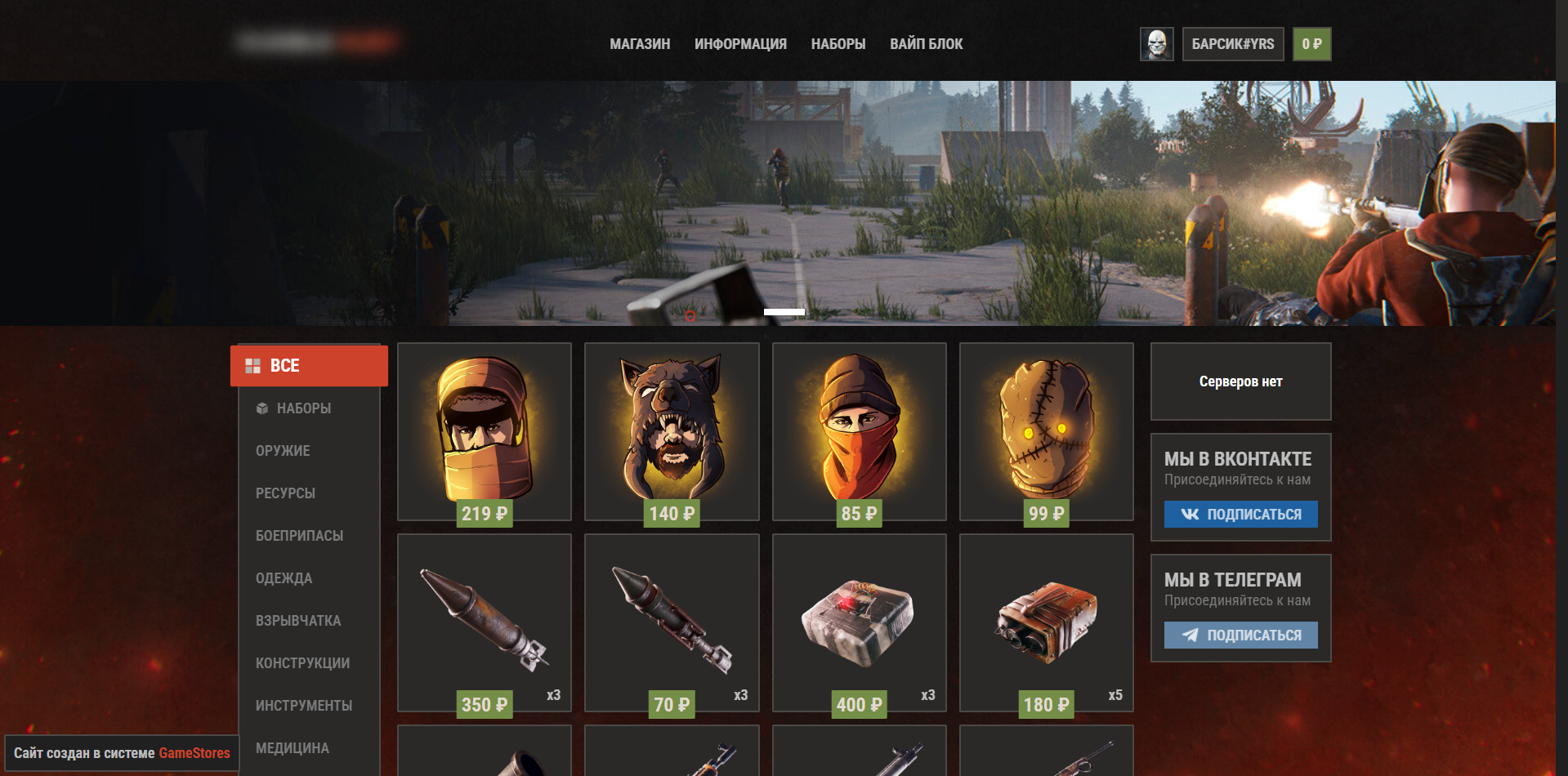Open the Одежда category
Image resolution: width=1568 pixels, height=776 pixels.
coord(284,578)
